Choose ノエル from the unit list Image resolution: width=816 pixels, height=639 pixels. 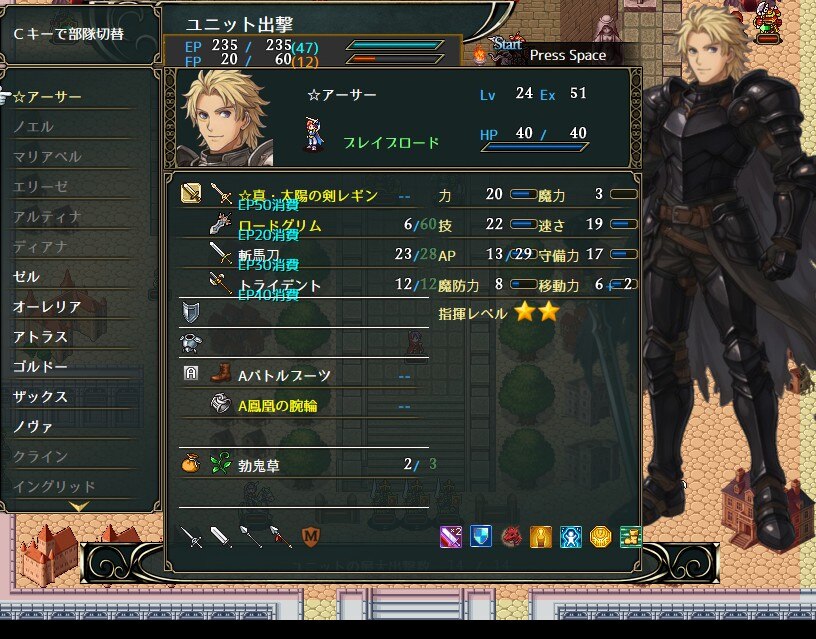[x=34, y=127]
